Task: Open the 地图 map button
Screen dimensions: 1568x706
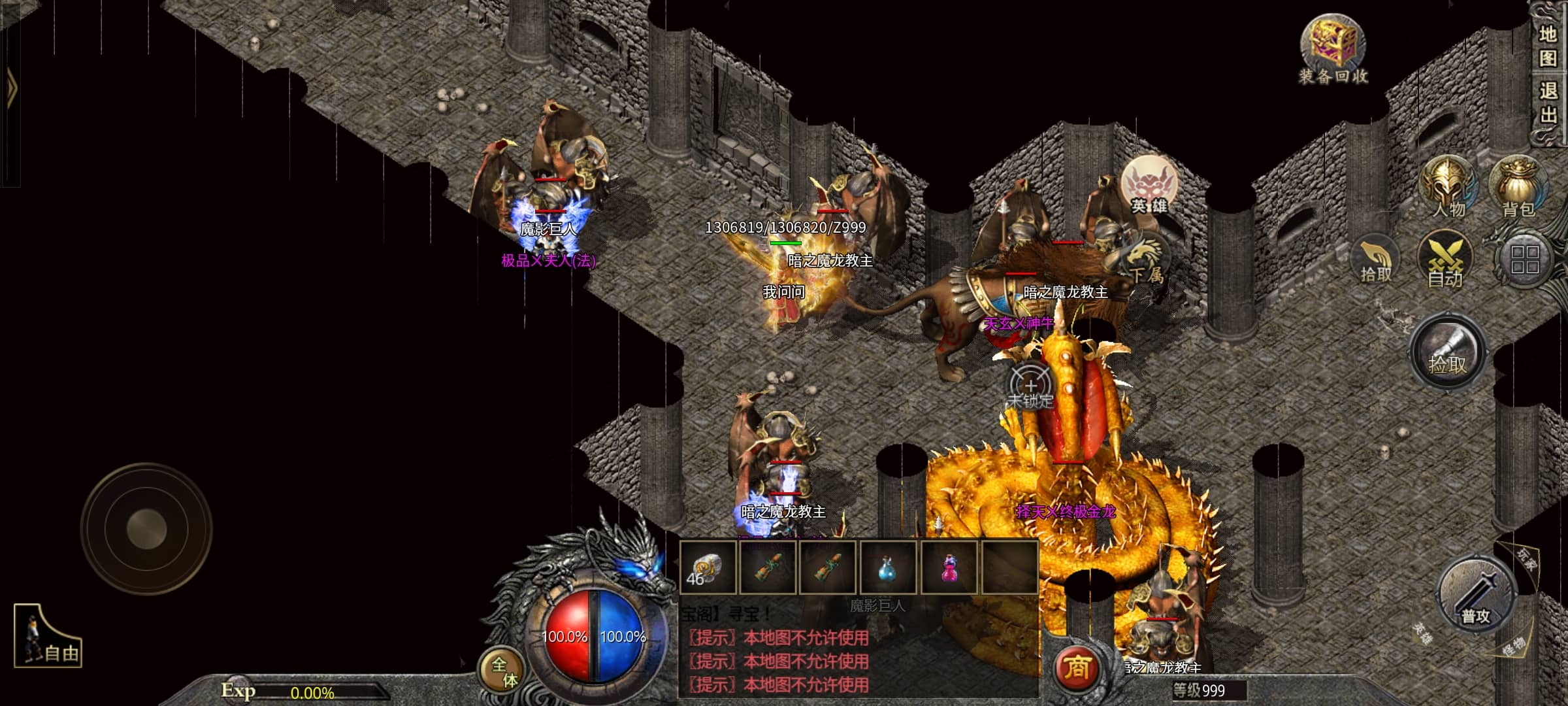Action: pos(1548,46)
